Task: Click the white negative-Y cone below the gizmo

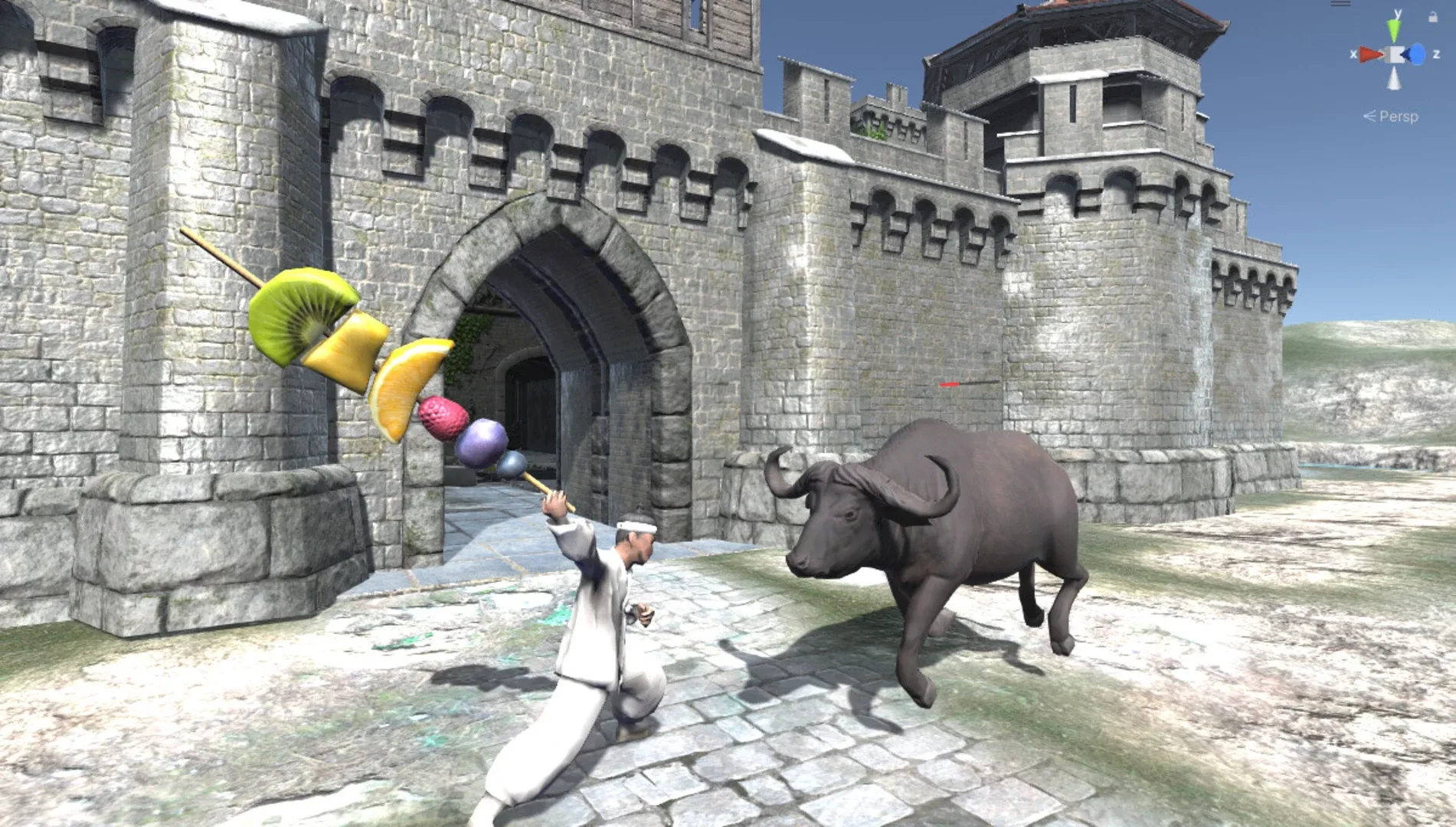Action: [x=1394, y=79]
